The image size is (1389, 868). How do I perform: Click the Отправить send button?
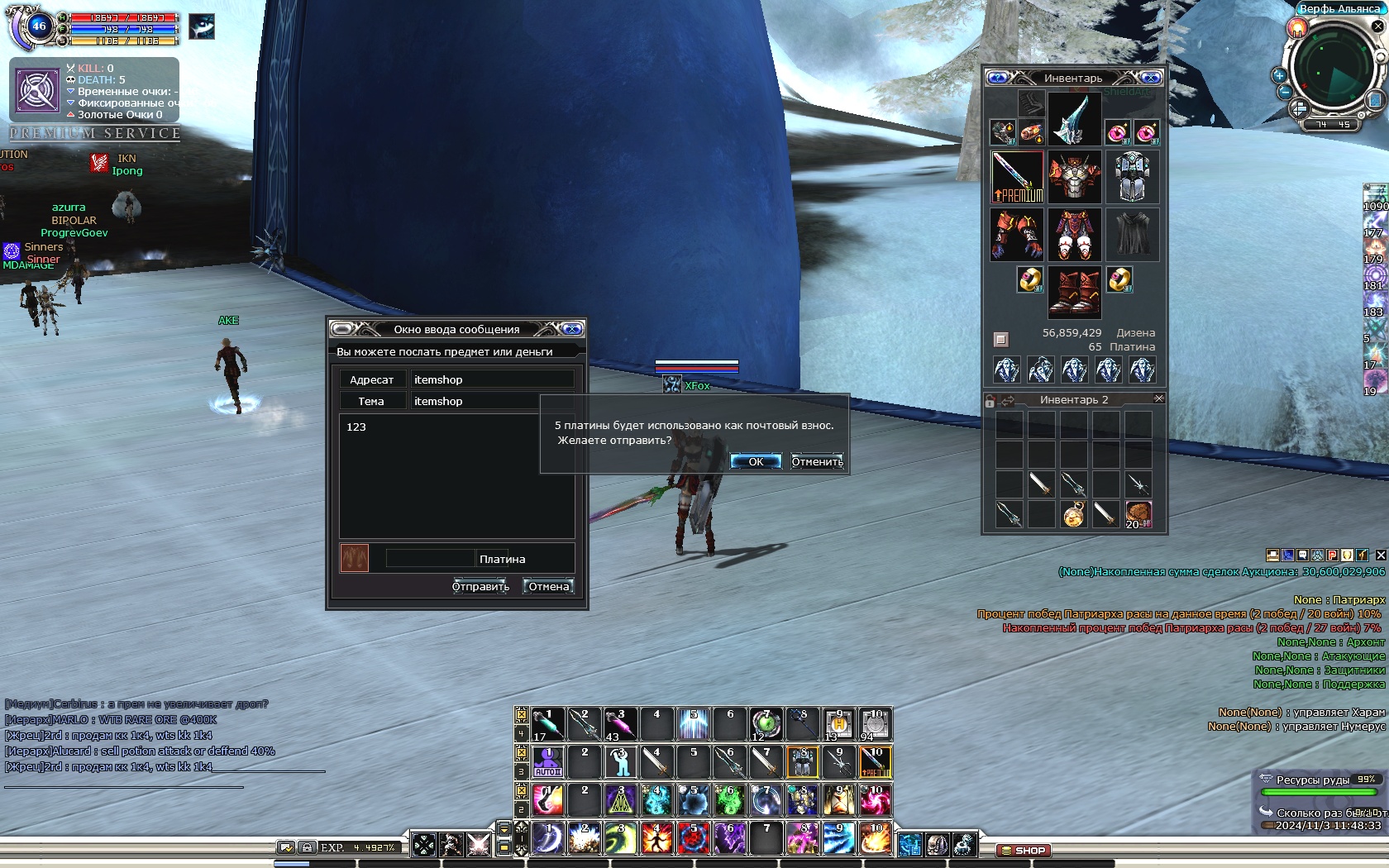click(480, 586)
